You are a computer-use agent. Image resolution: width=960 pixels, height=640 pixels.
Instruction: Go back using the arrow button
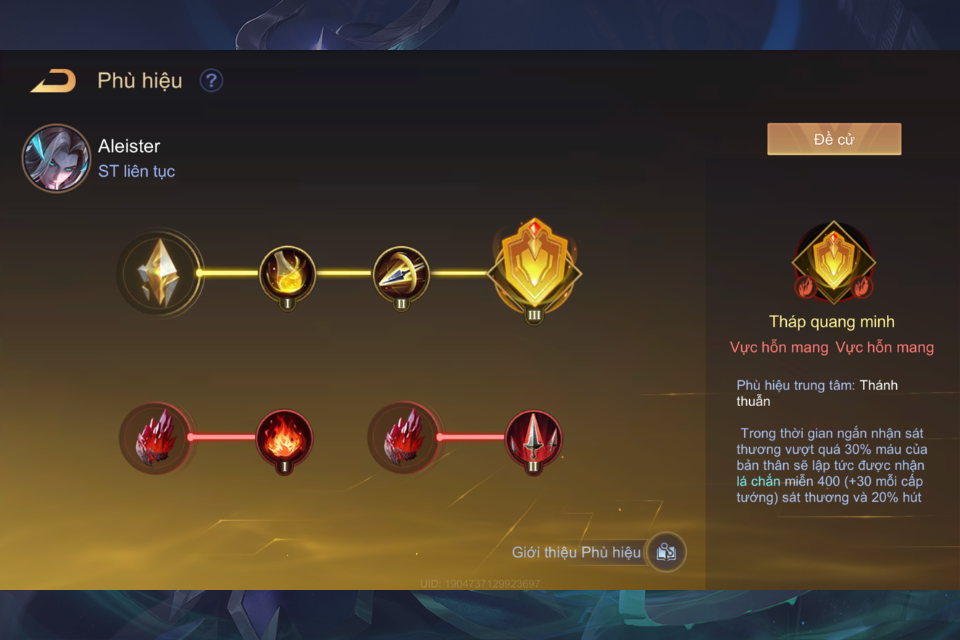(53, 81)
